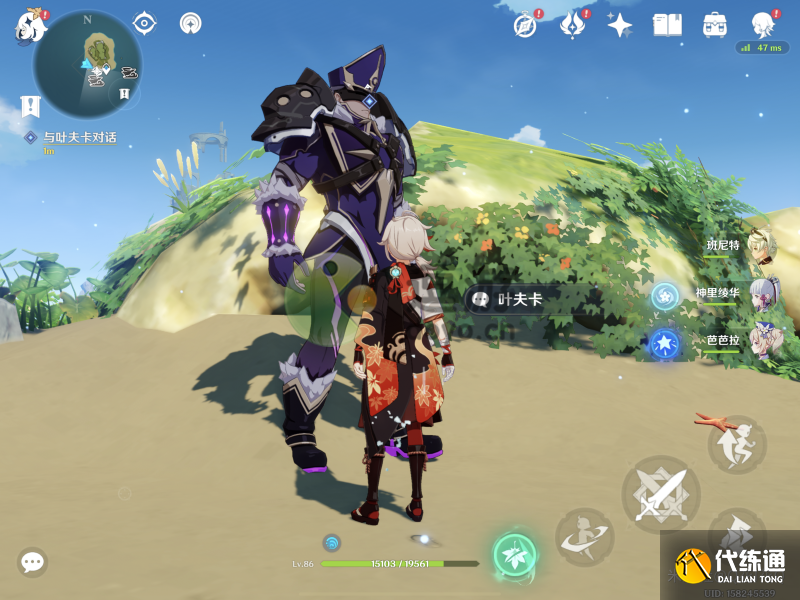Open the events compass icon
The height and width of the screenshot is (600, 800).
pos(525,25)
